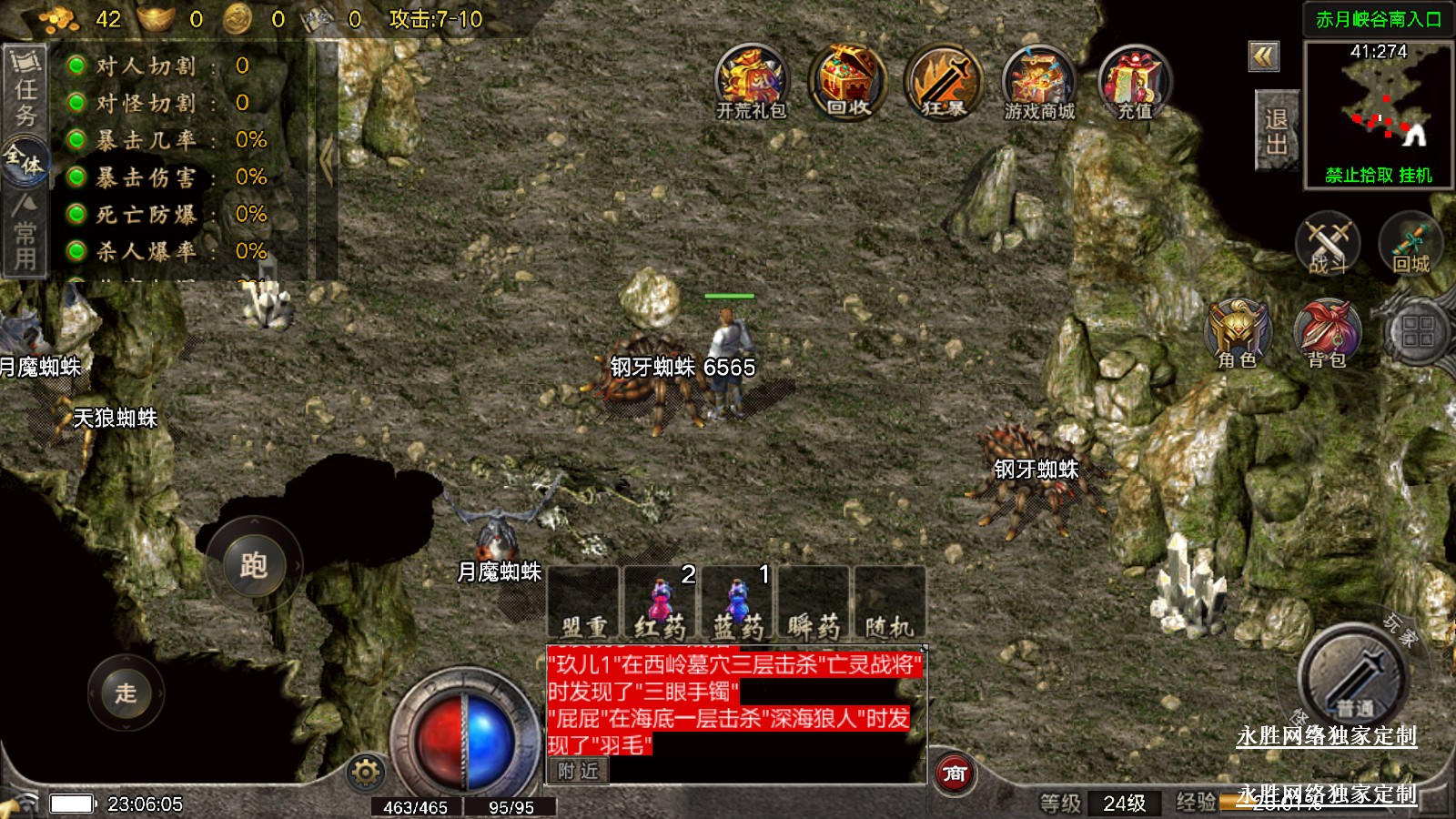
Task: Open the 战斗 crossed swords menu
Action: pyautogui.click(x=1328, y=244)
